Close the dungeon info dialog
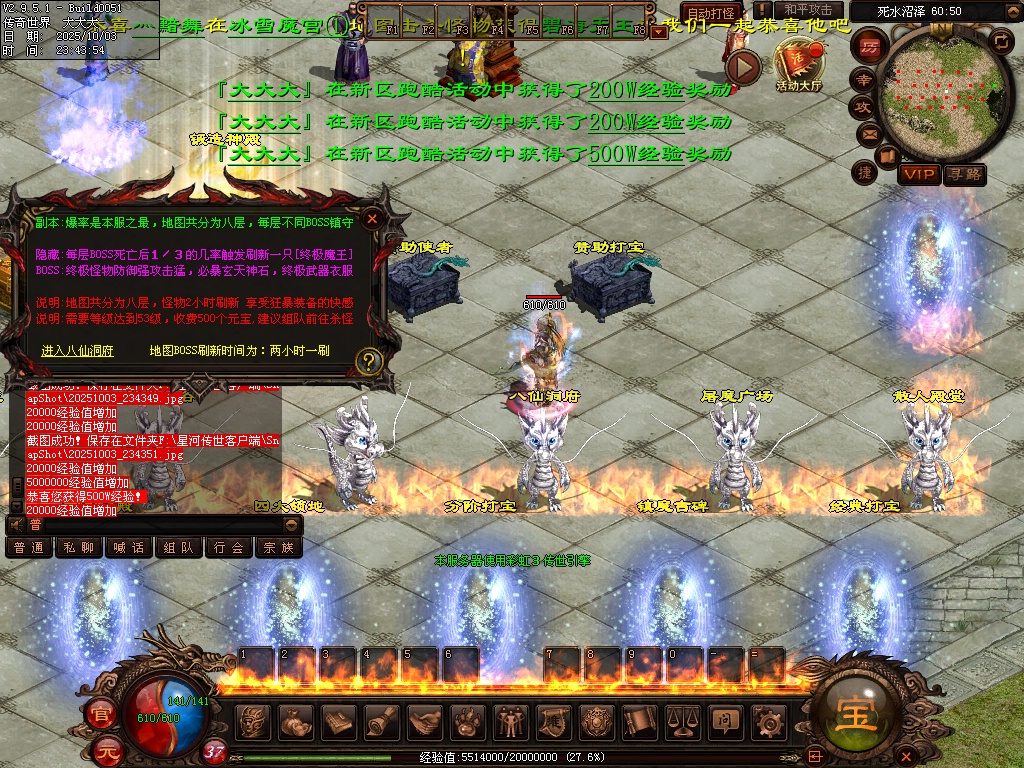1024x768 pixels. tap(372, 218)
